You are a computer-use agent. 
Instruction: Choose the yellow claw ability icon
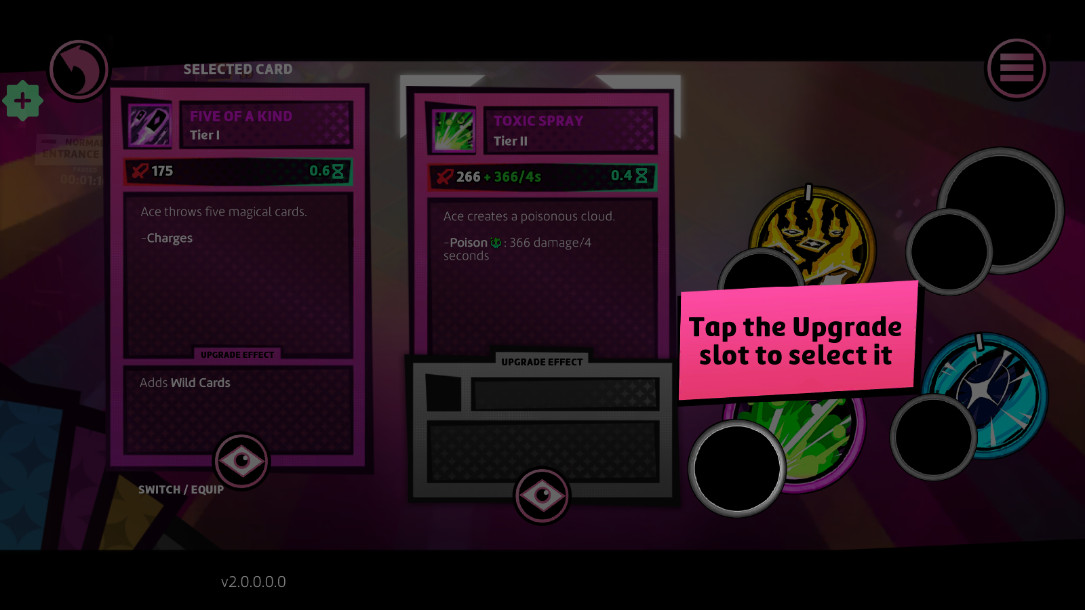812,235
